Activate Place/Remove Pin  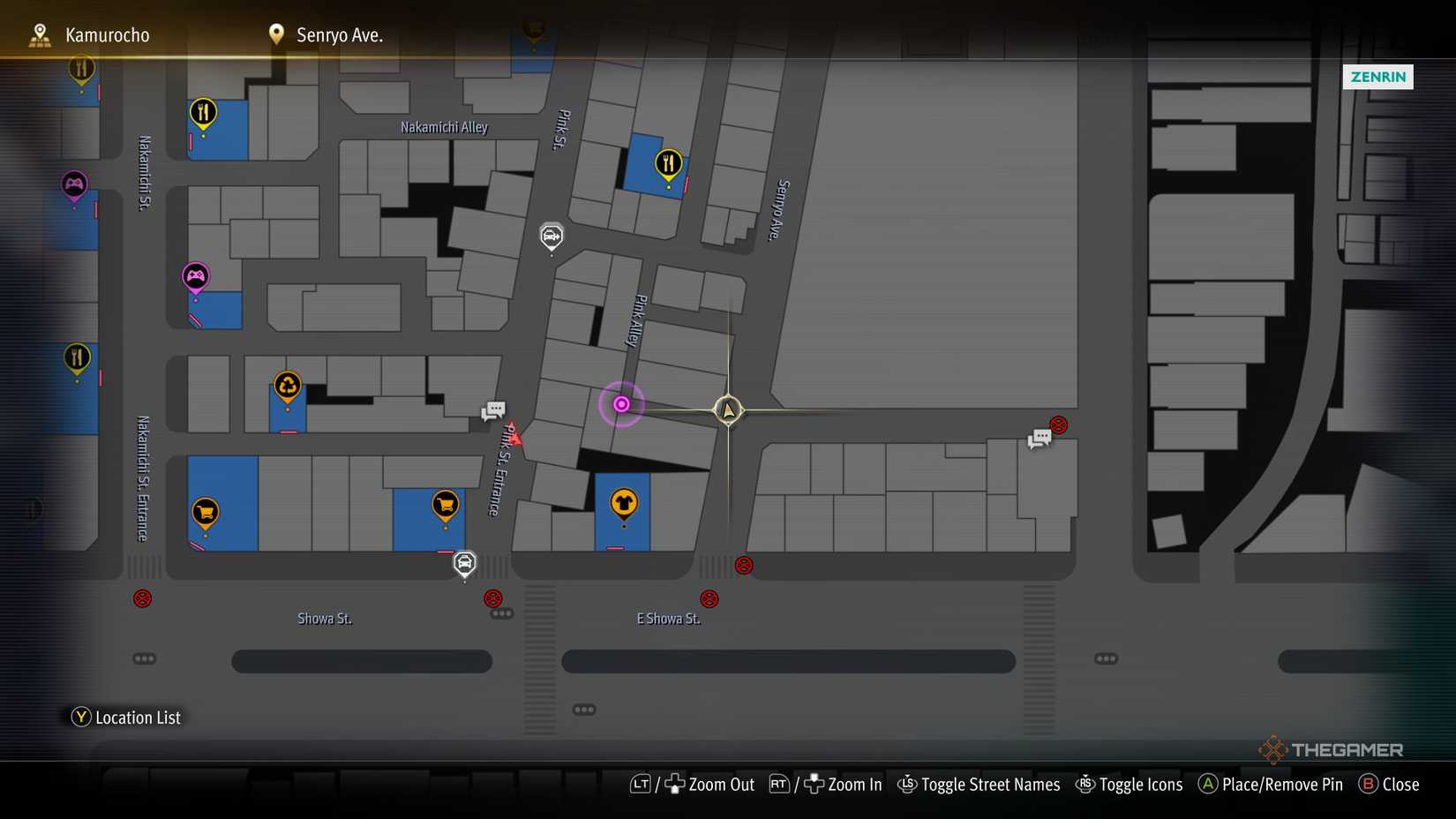click(x=1271, y=784)
